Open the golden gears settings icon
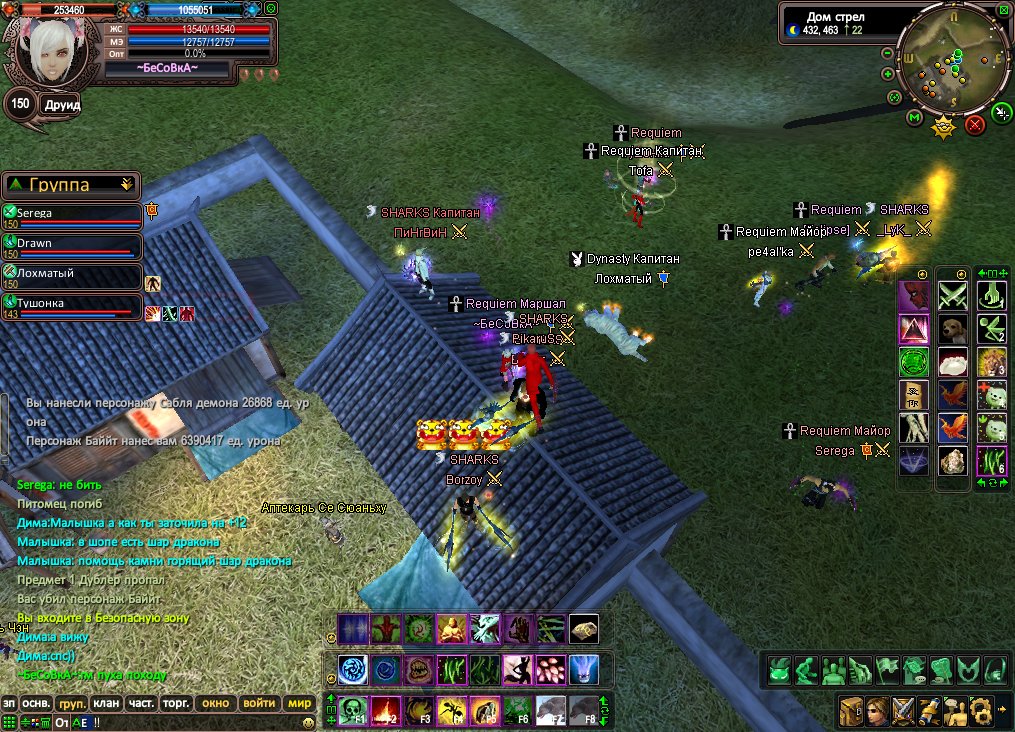Viewport: 1015px width, 732px height. [981, 711]
